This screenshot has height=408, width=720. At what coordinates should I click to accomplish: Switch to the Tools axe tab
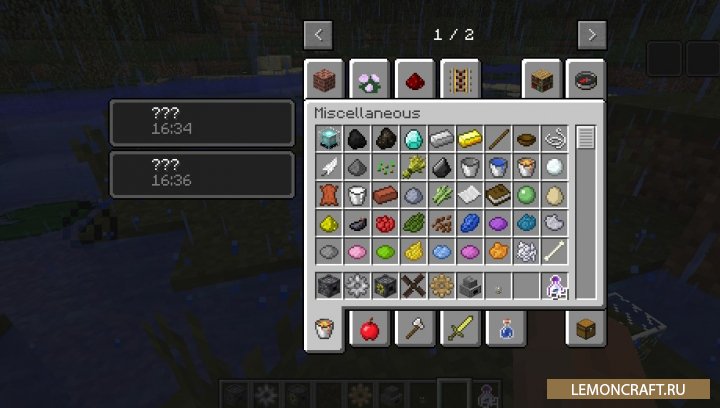click(x=413, y=329)
